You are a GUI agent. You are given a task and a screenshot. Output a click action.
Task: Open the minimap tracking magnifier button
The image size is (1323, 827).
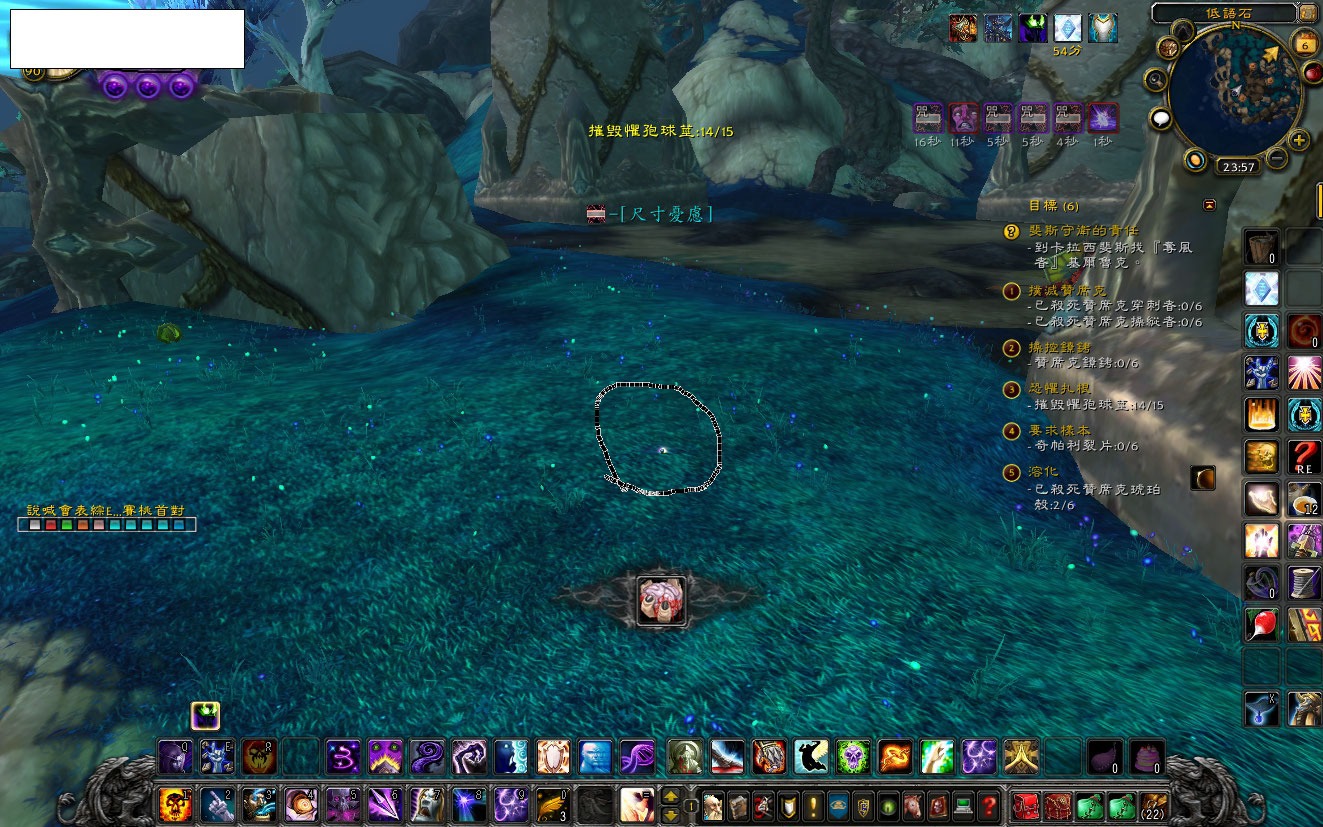[x=1157, y=78]
